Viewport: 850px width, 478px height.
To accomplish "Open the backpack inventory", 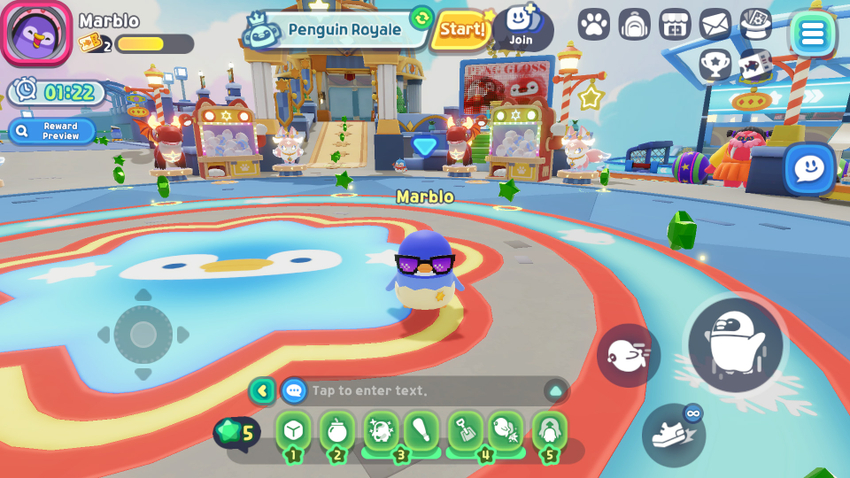I will pos(634,24).
